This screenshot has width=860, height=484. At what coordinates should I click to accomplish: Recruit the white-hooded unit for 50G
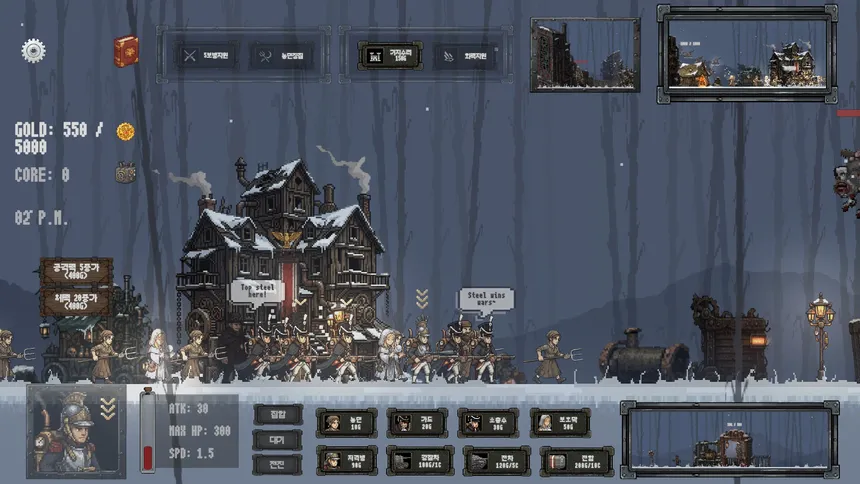pyautogui.click(x=560, y=423)
